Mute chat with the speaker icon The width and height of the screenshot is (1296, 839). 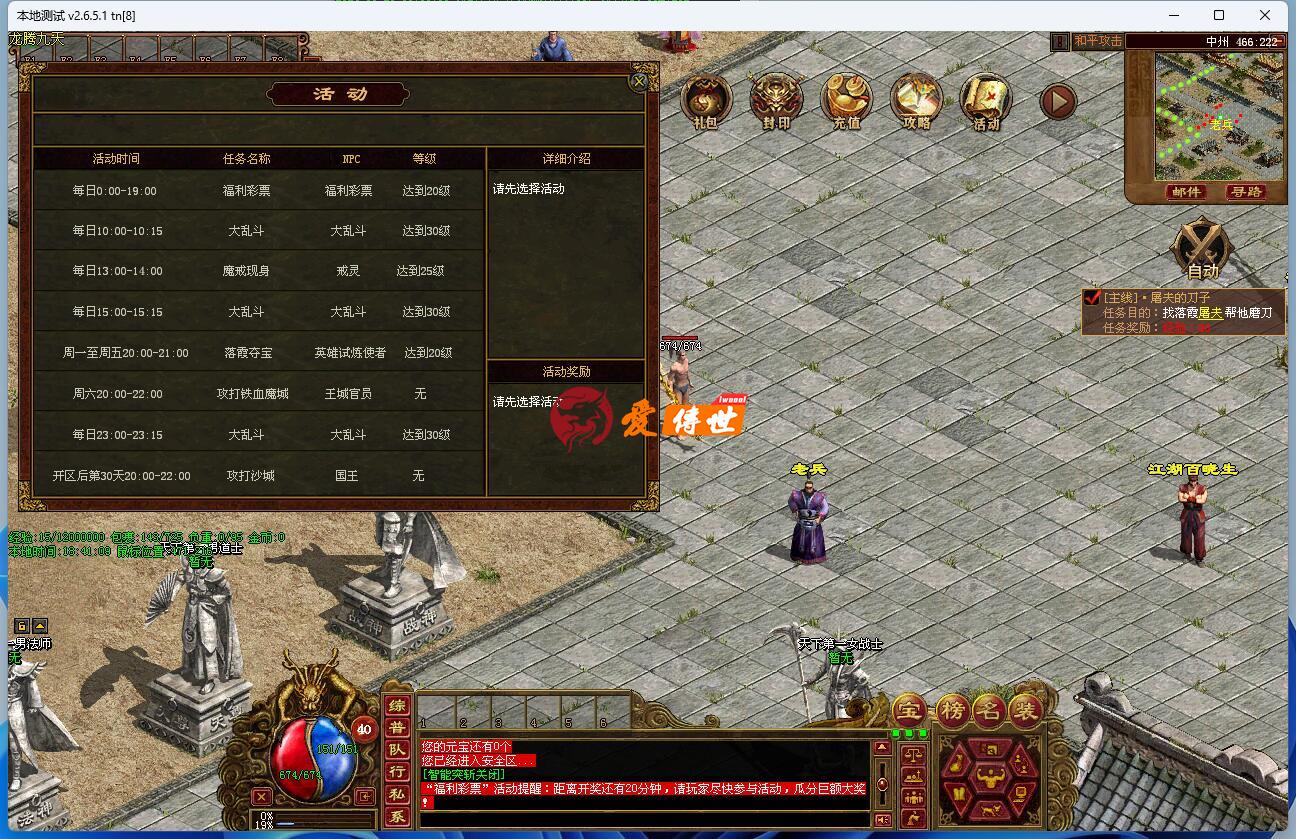pos(882,818)
